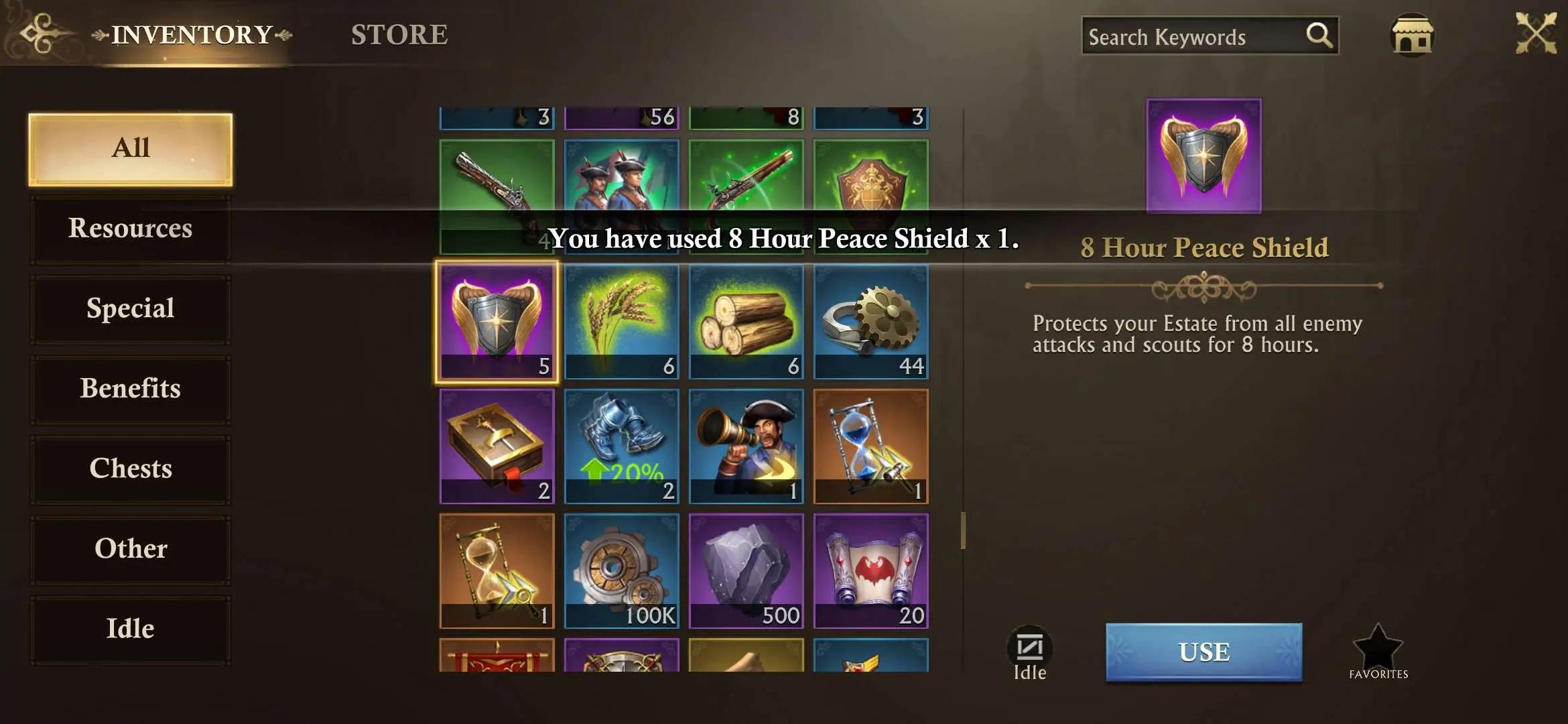Screen dimensions: 1568x724
Task: Select the gears resource item showing 44
Action: (x=870, y=322)
